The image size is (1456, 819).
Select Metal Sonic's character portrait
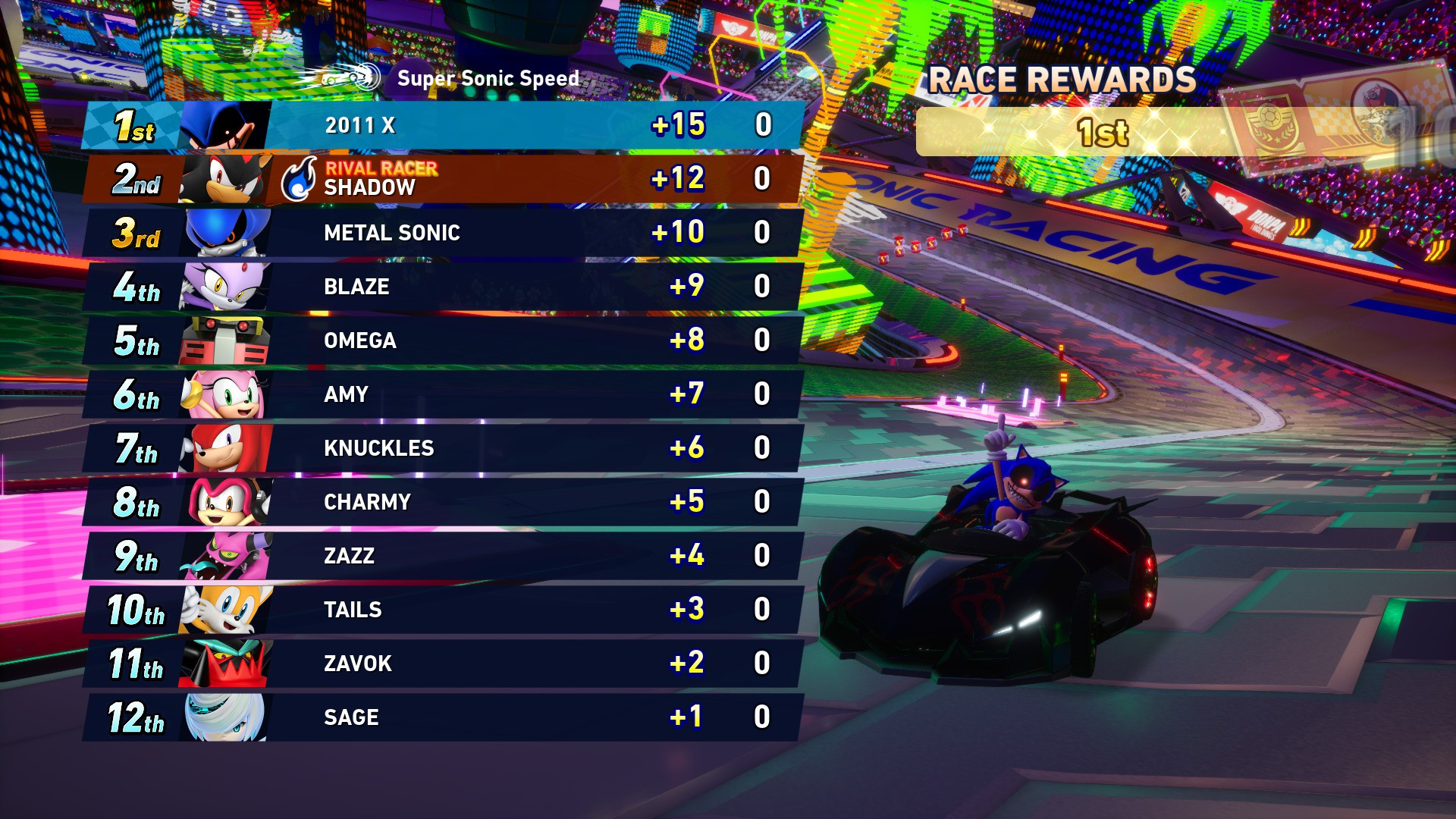(x=224, y=233)
